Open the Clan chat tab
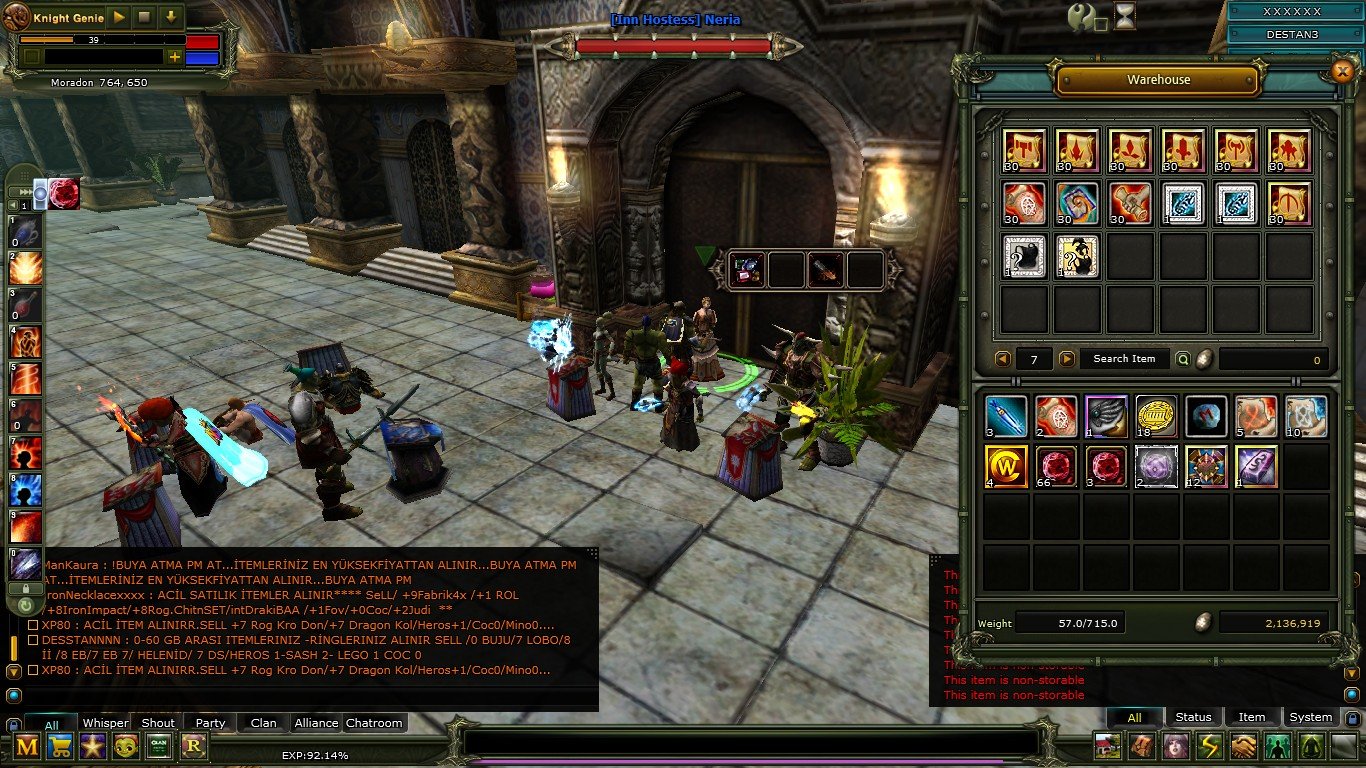 (x=264, y=723)
